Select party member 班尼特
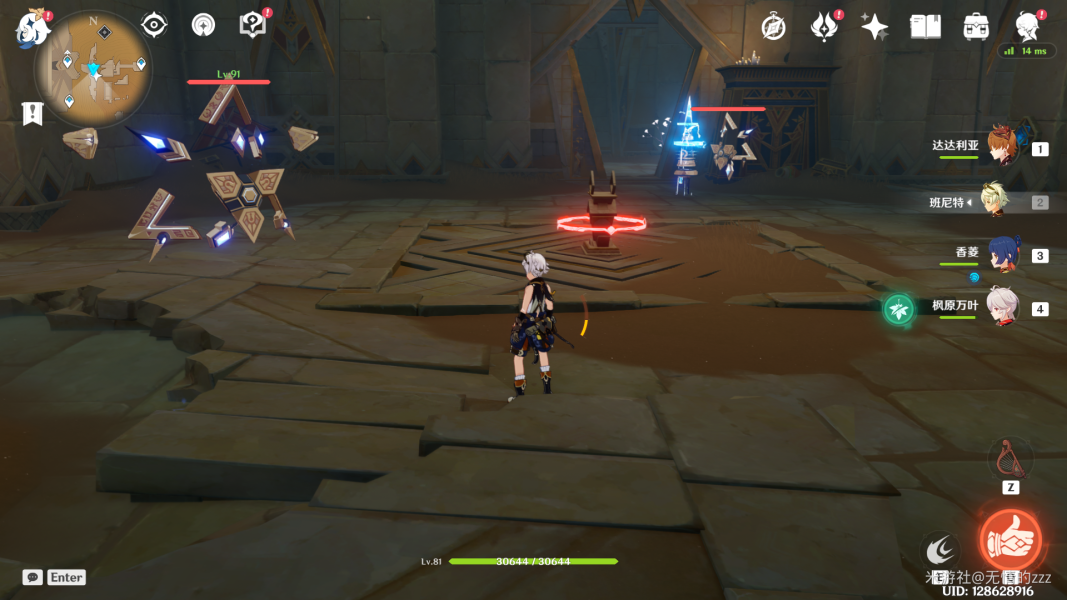Screen dimensions: 1067x600 pos(993,201)
